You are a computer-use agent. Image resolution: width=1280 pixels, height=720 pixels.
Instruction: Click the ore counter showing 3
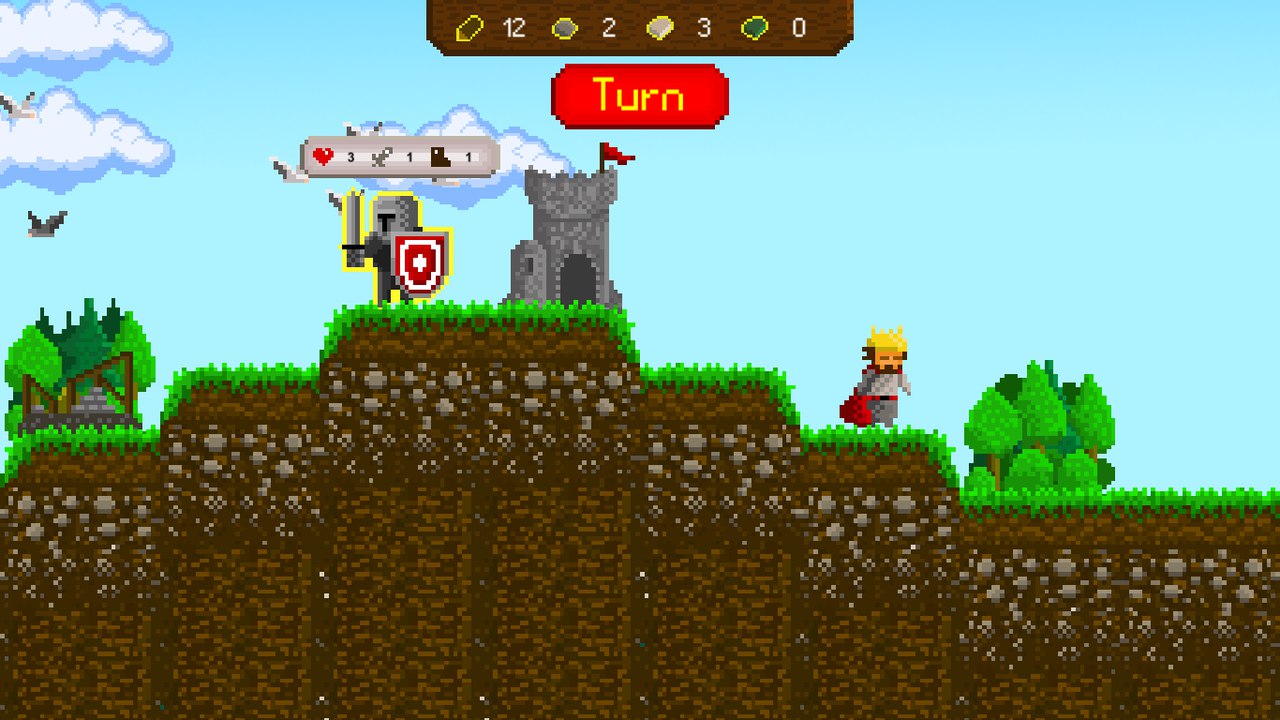point(705,28)
